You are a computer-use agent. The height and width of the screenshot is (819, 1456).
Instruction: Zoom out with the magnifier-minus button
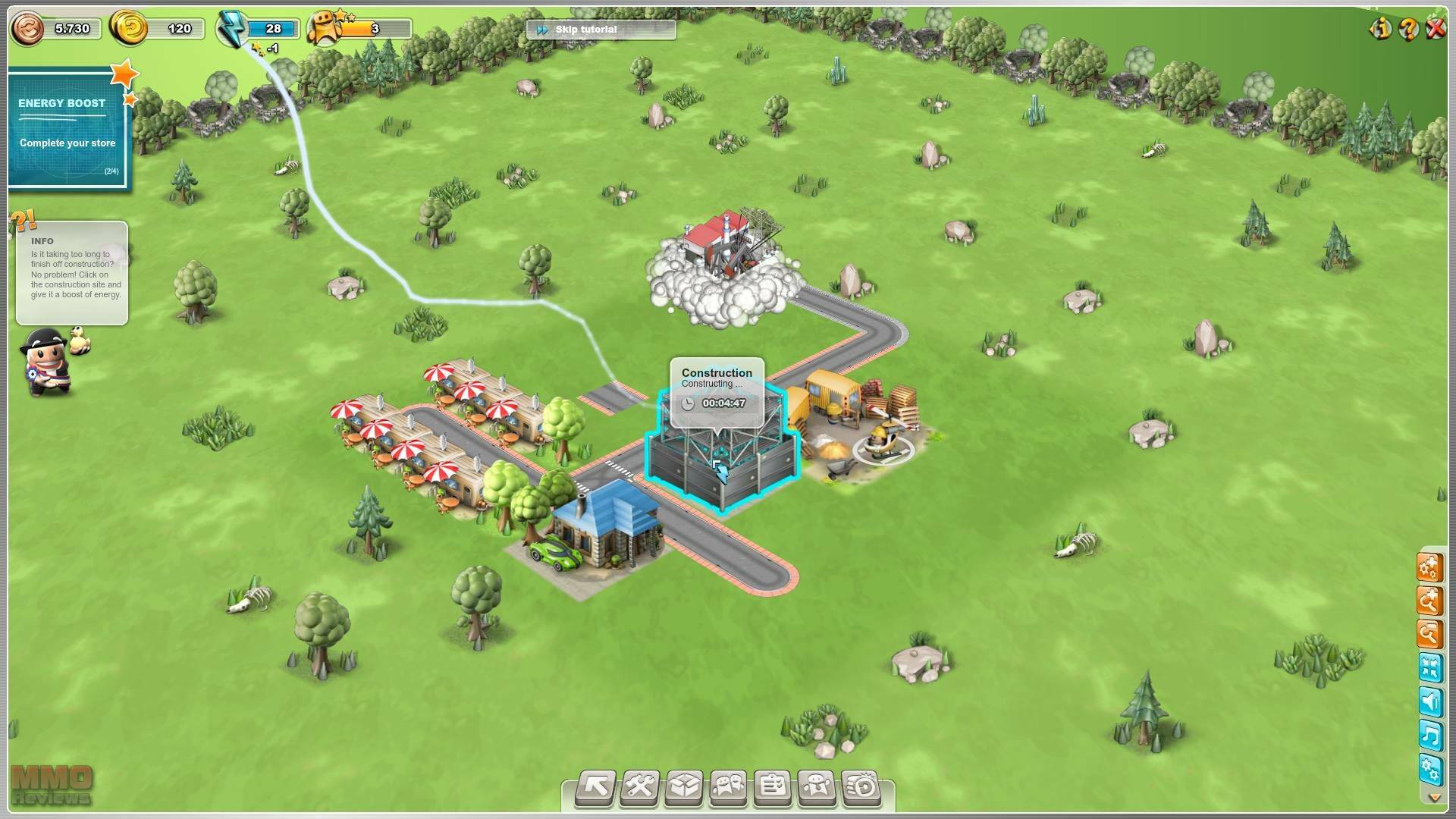coord(1429,634)
